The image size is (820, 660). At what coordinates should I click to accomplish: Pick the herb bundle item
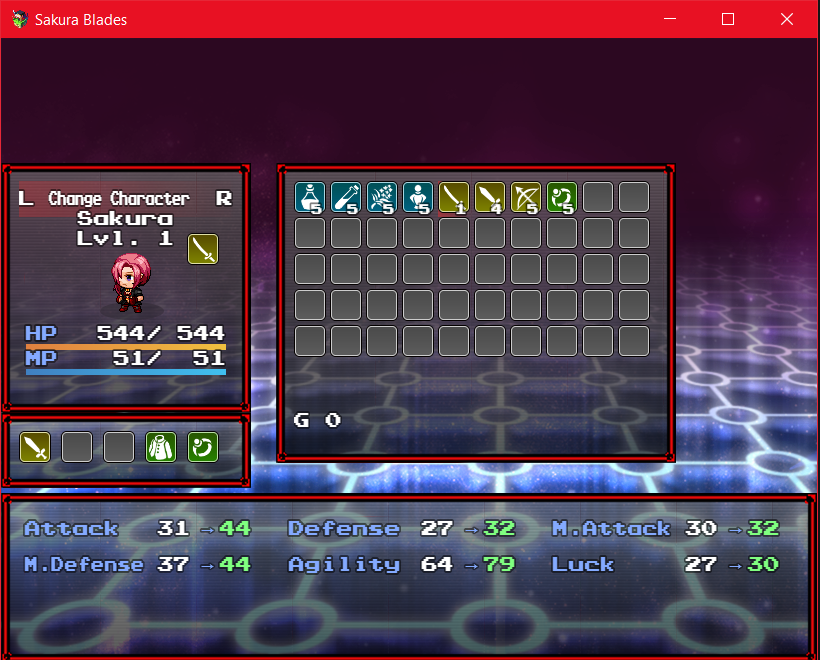pyautogui.click(x=382, y=197)
